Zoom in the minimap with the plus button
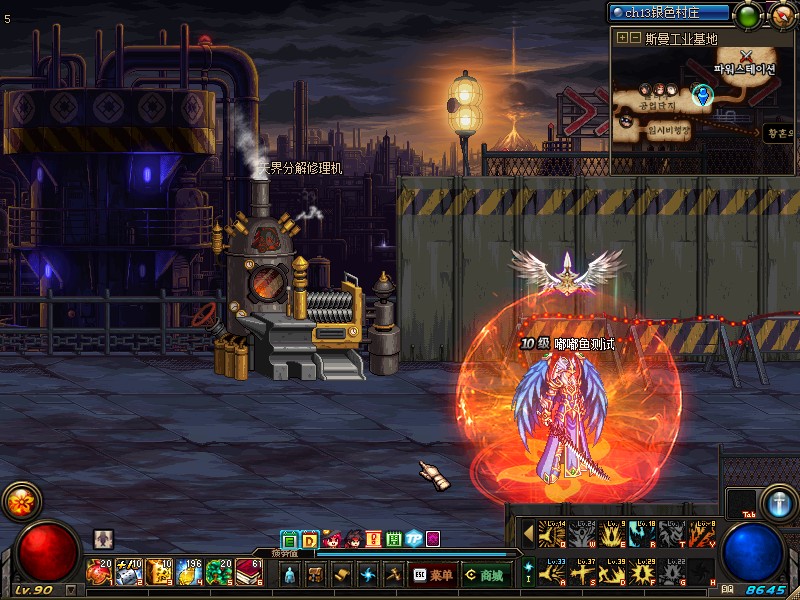800x600 pixels. [623, 38]
